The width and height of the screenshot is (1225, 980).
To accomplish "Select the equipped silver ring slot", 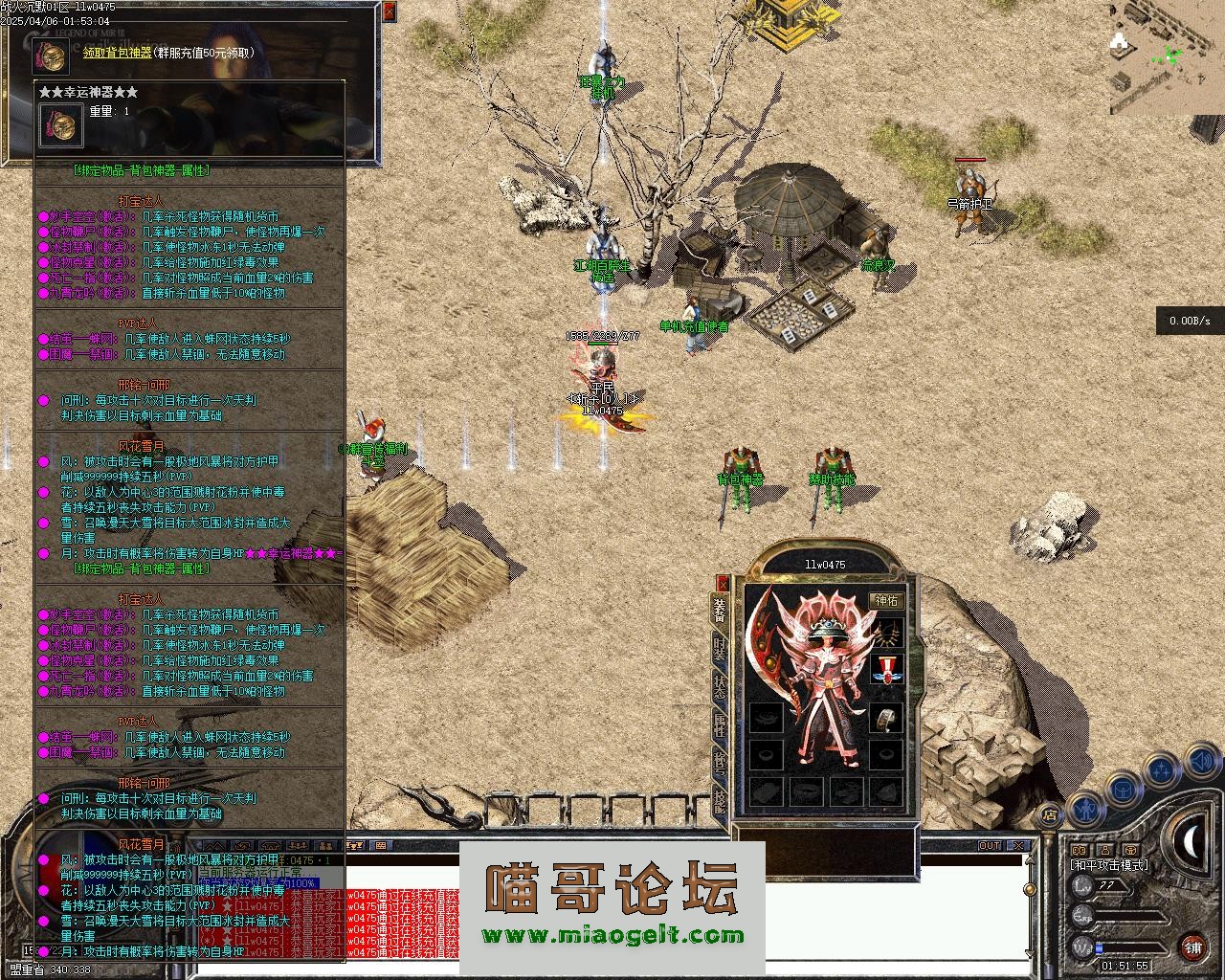I will (886, 718).
